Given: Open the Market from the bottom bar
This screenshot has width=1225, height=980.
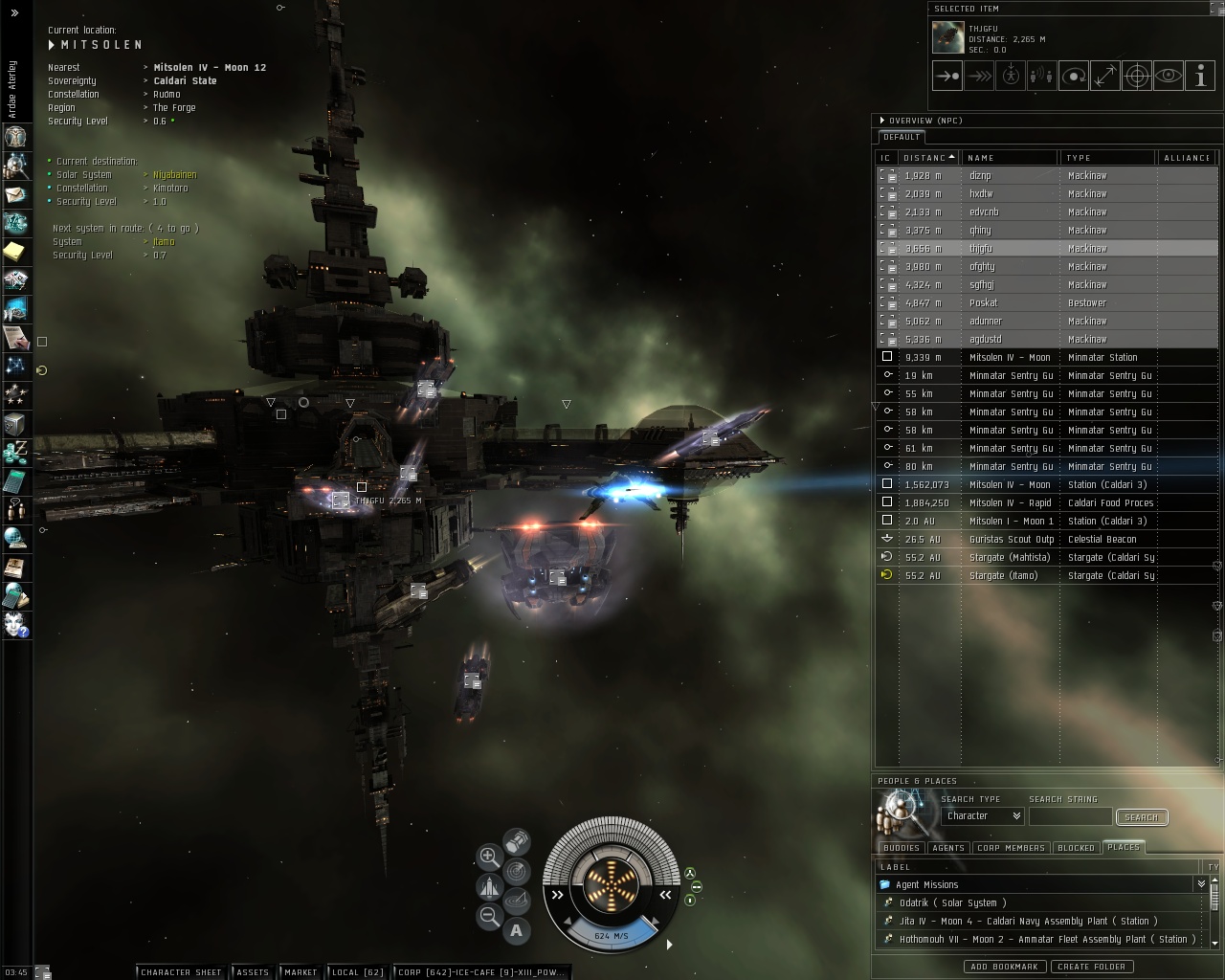Looking at the screenshot, I should click(301, 972).
